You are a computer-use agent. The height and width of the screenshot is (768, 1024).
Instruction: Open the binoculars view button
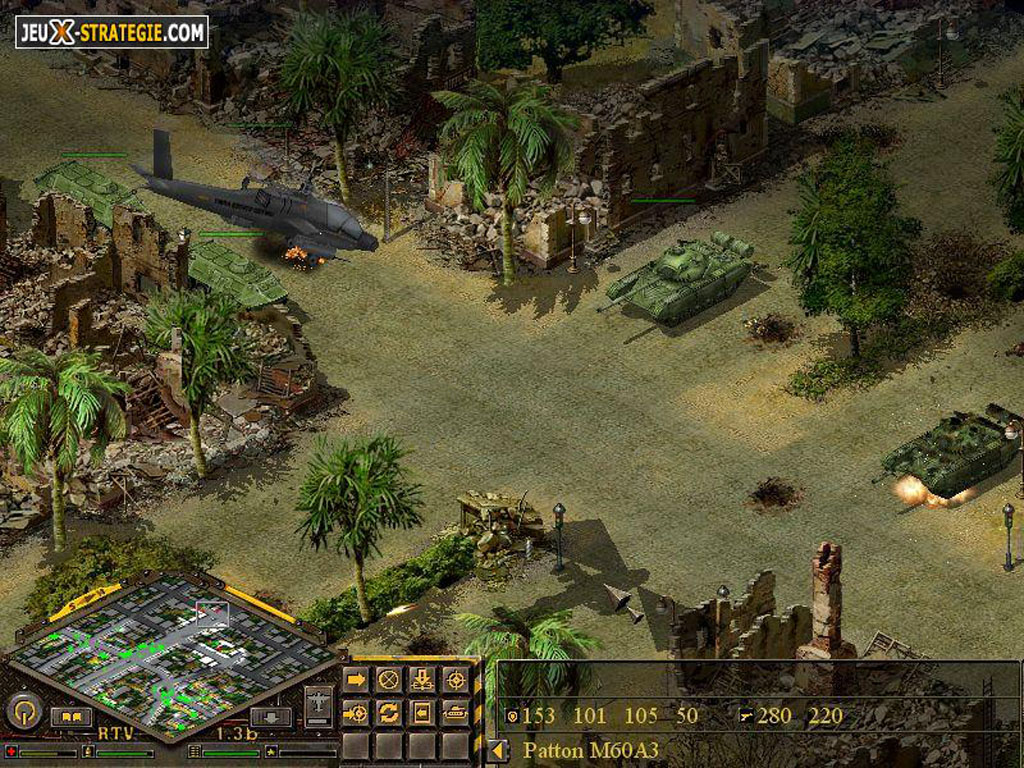(x=71, y=717)
